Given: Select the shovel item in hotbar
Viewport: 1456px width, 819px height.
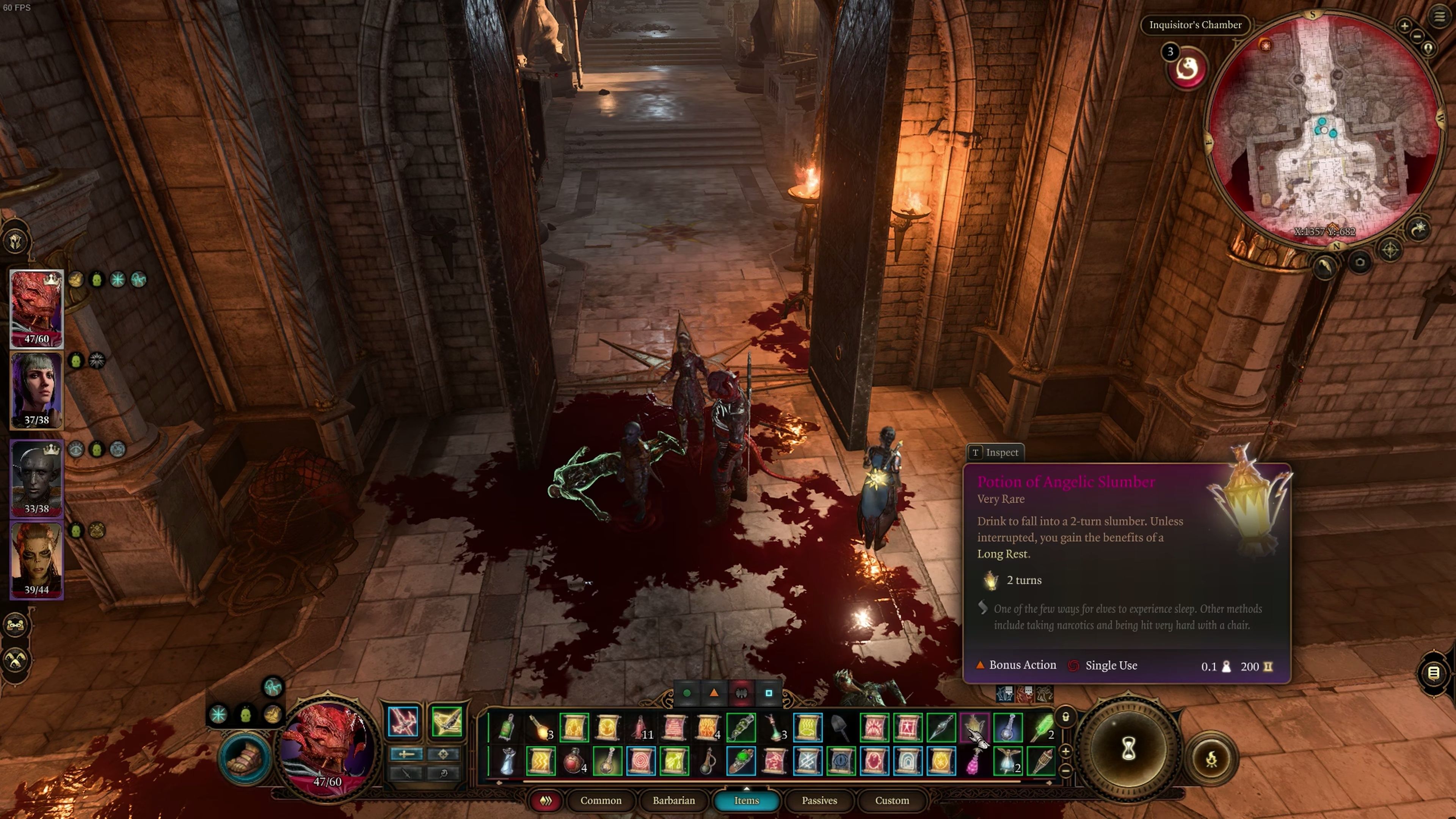Looking at the screenshot, I should coord(841,728).
